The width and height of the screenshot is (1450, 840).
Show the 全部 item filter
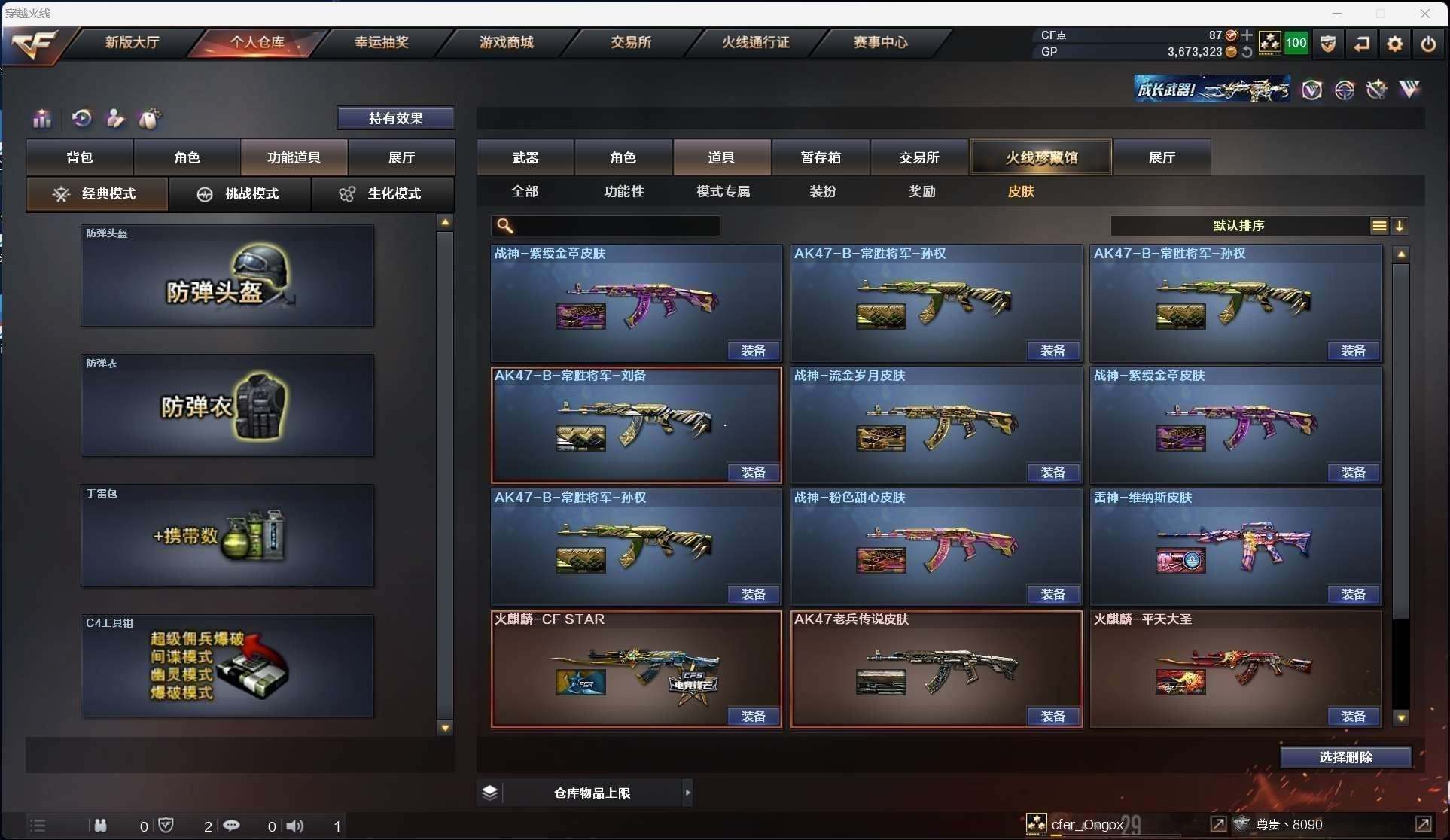coord(525,191)
